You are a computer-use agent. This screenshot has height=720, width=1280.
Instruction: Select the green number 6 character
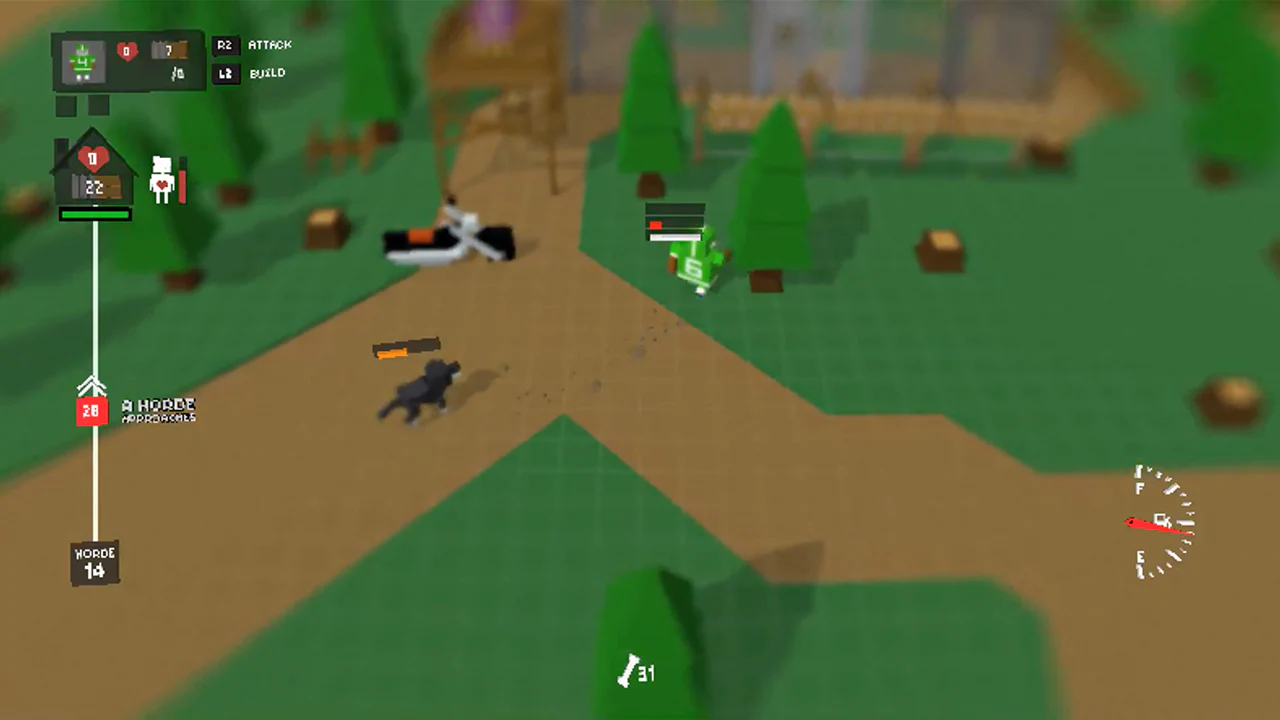693,266
